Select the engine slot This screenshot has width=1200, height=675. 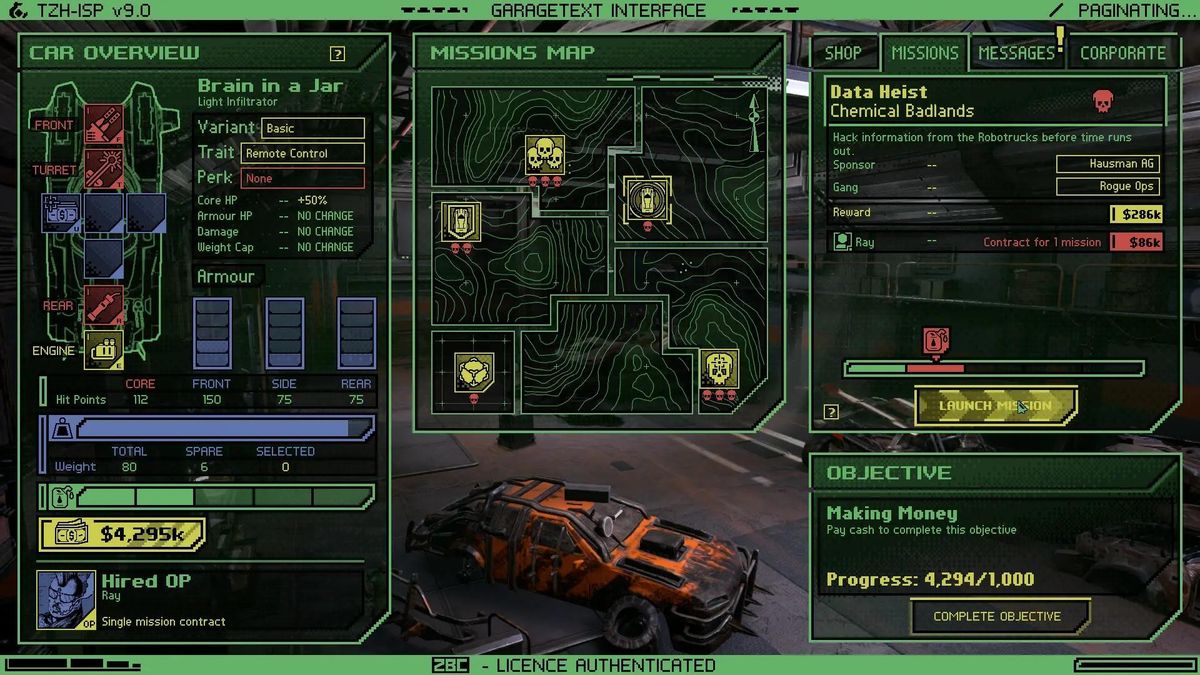point(104,349)
